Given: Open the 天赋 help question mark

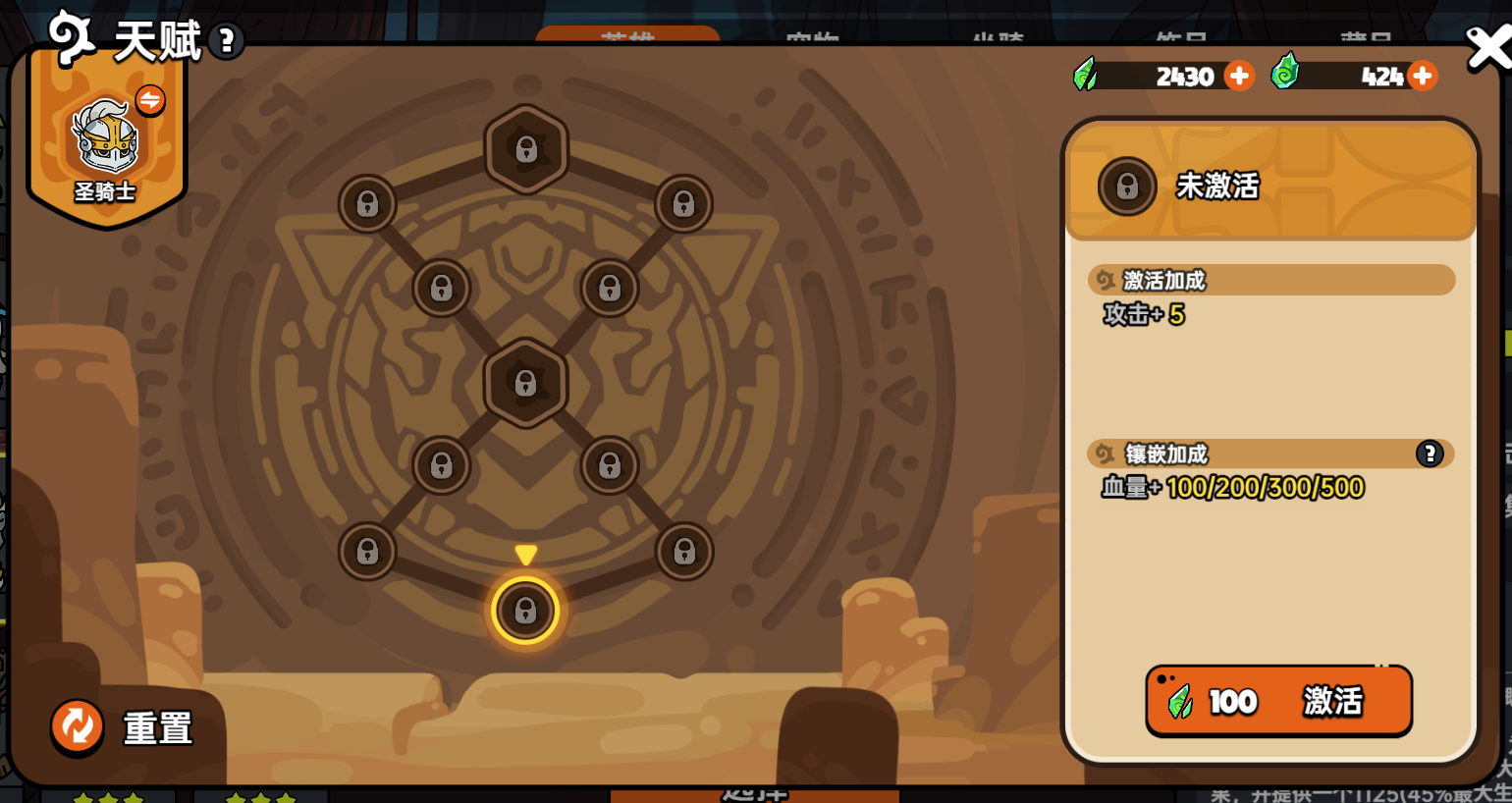Looking at the screenshot, I should click(x=227, y=41).
